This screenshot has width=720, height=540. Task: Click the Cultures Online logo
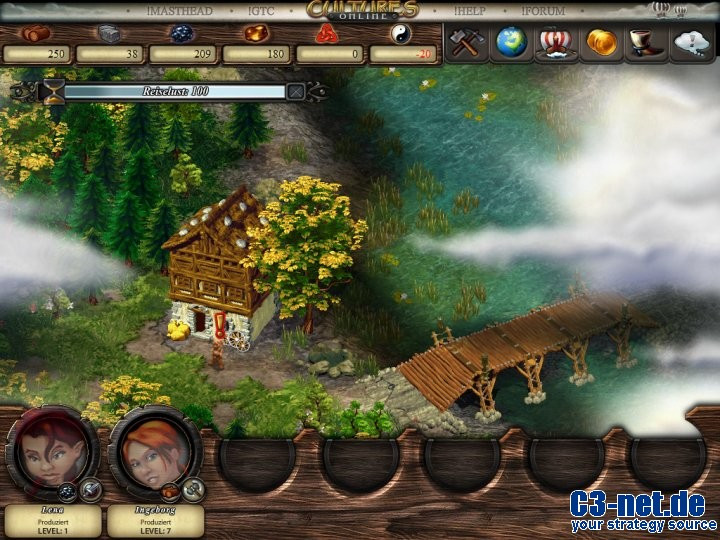[x=361, y=11]
